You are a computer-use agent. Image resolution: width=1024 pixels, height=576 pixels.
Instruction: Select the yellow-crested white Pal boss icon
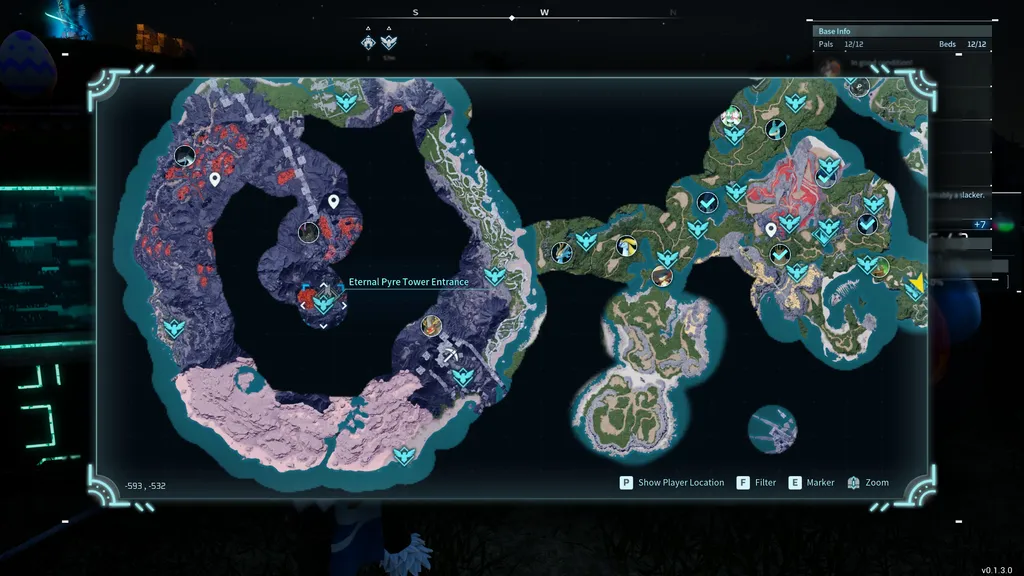[627, 245]
